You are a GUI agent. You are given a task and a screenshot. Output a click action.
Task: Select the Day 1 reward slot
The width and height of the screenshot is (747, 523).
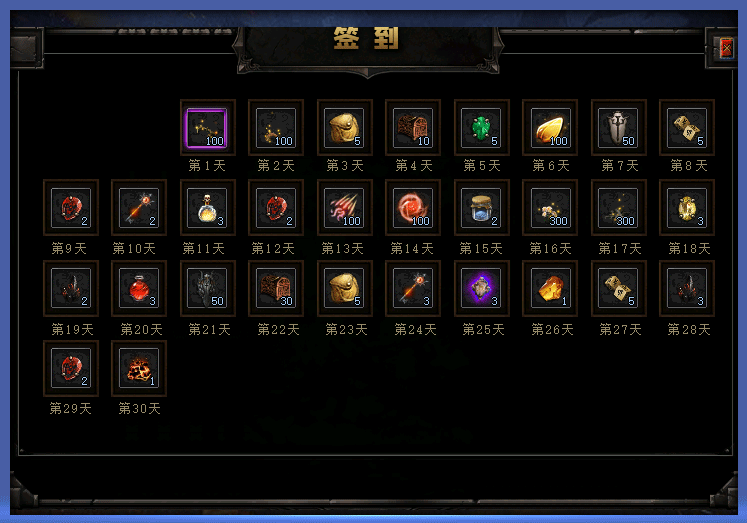point(207,128)
